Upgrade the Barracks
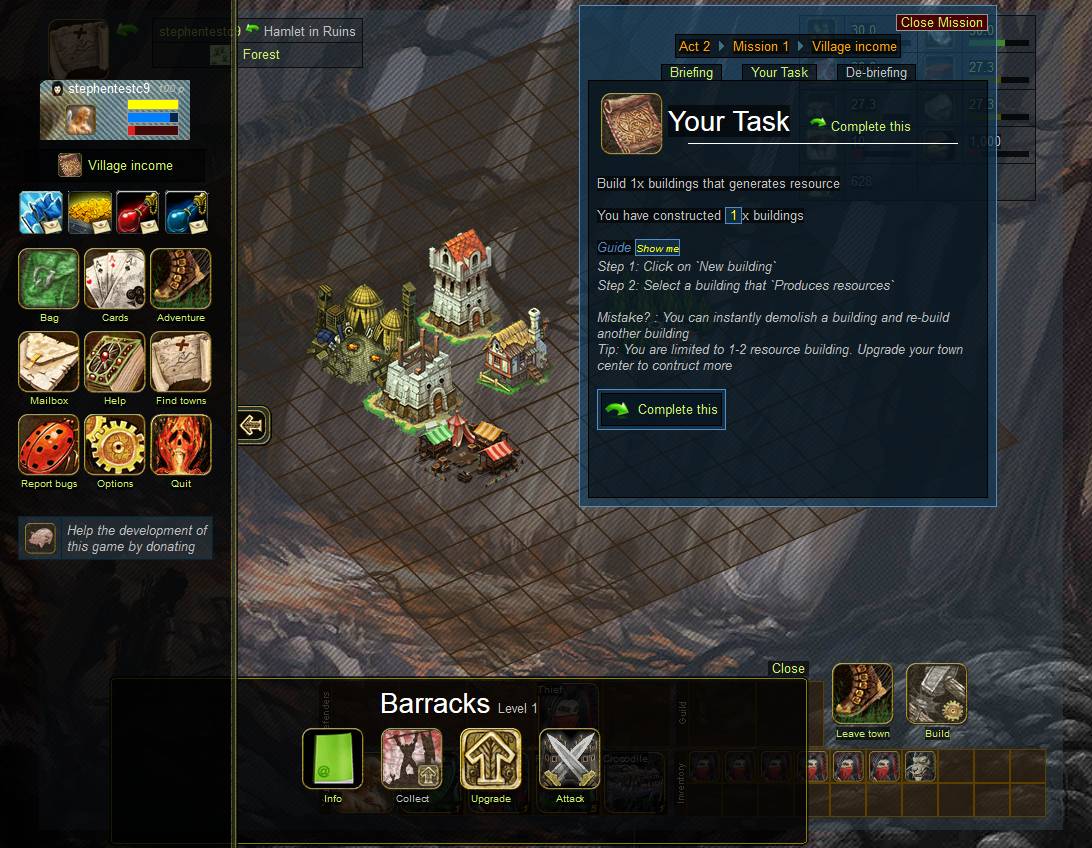Viewport: 1092px width, 848px height. [x=491, y=759]
